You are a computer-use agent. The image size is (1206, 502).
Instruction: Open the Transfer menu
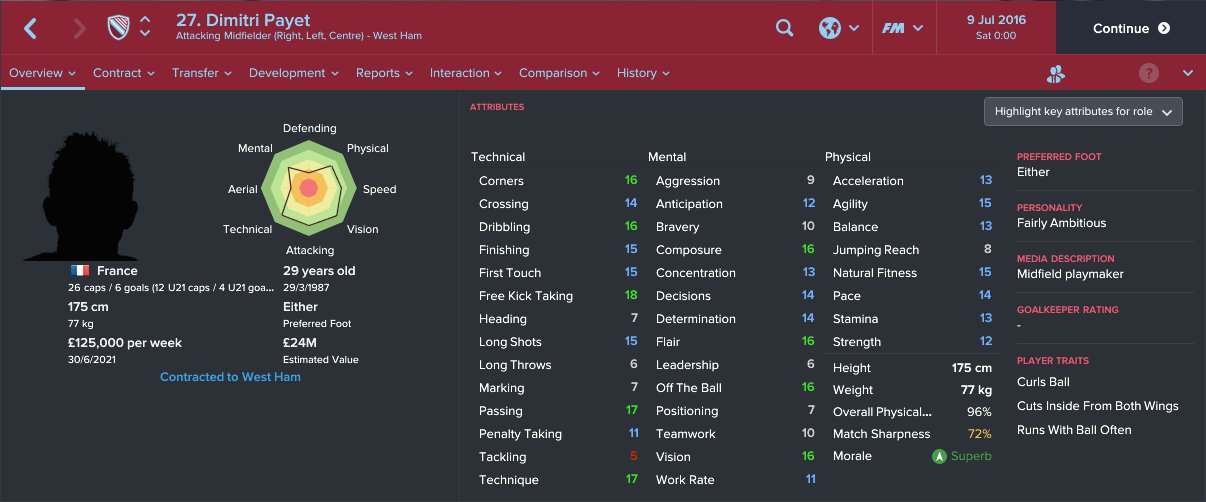pyautogui.click(x=201, y=73)
